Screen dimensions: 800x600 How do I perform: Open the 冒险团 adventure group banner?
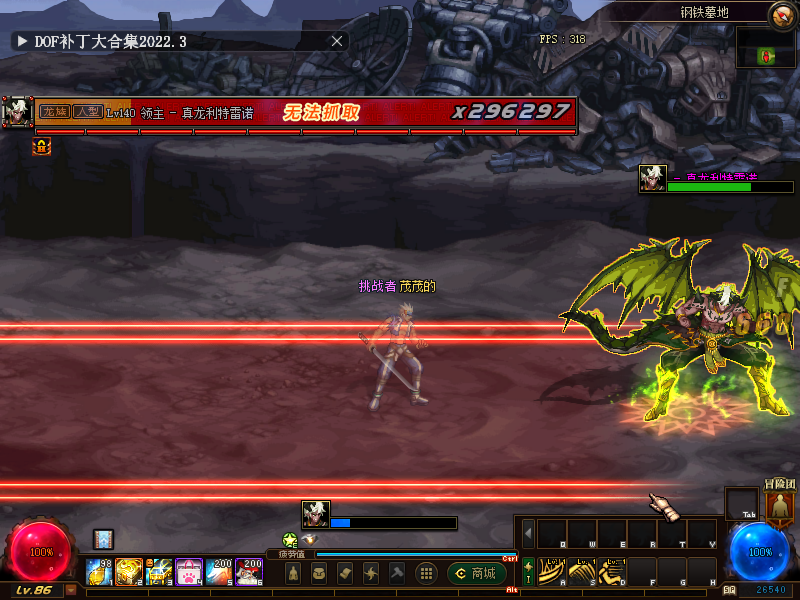pos(780,502)
